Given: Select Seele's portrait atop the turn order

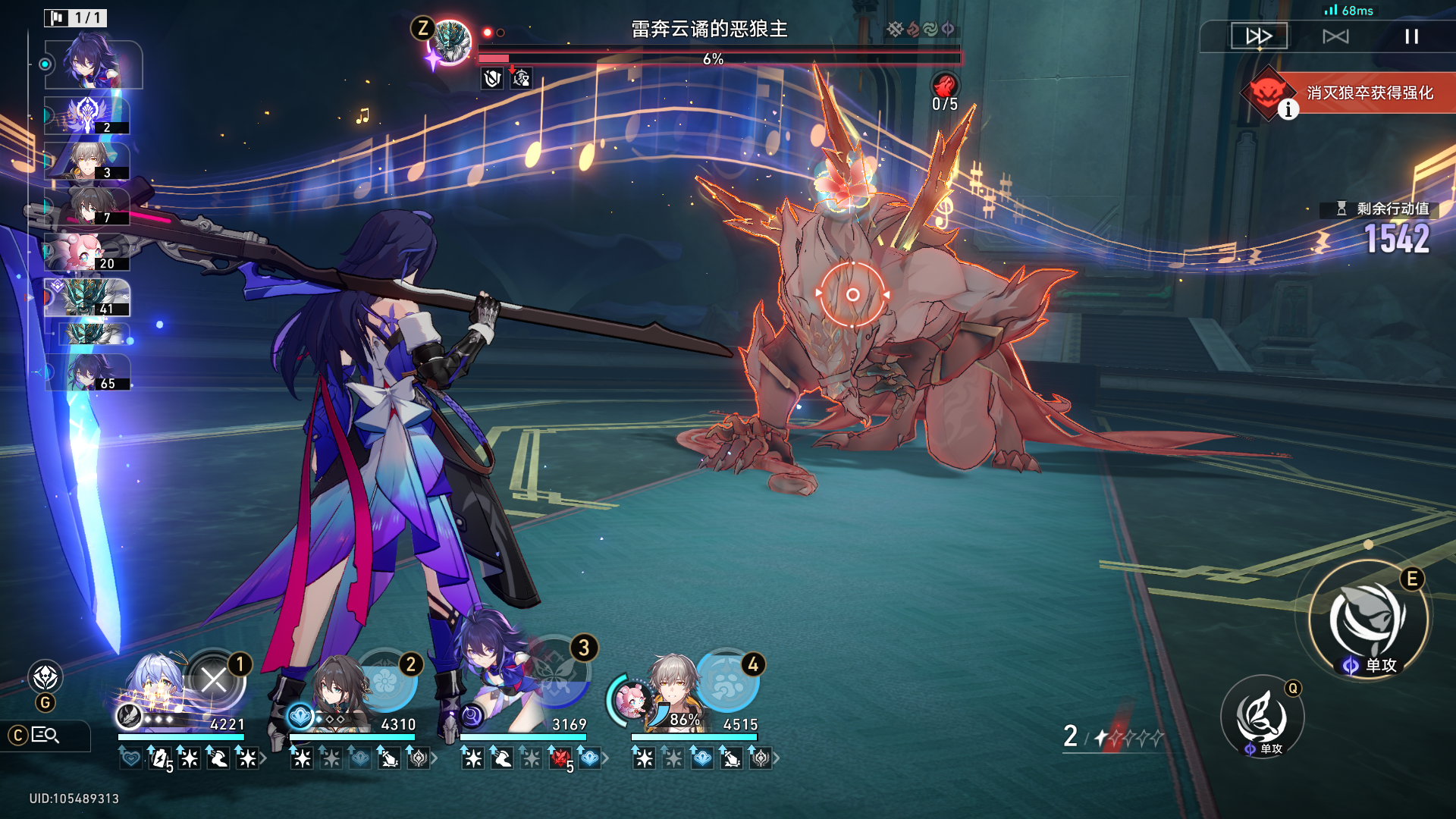Looking at the screenshot, I should click(93, 64).
